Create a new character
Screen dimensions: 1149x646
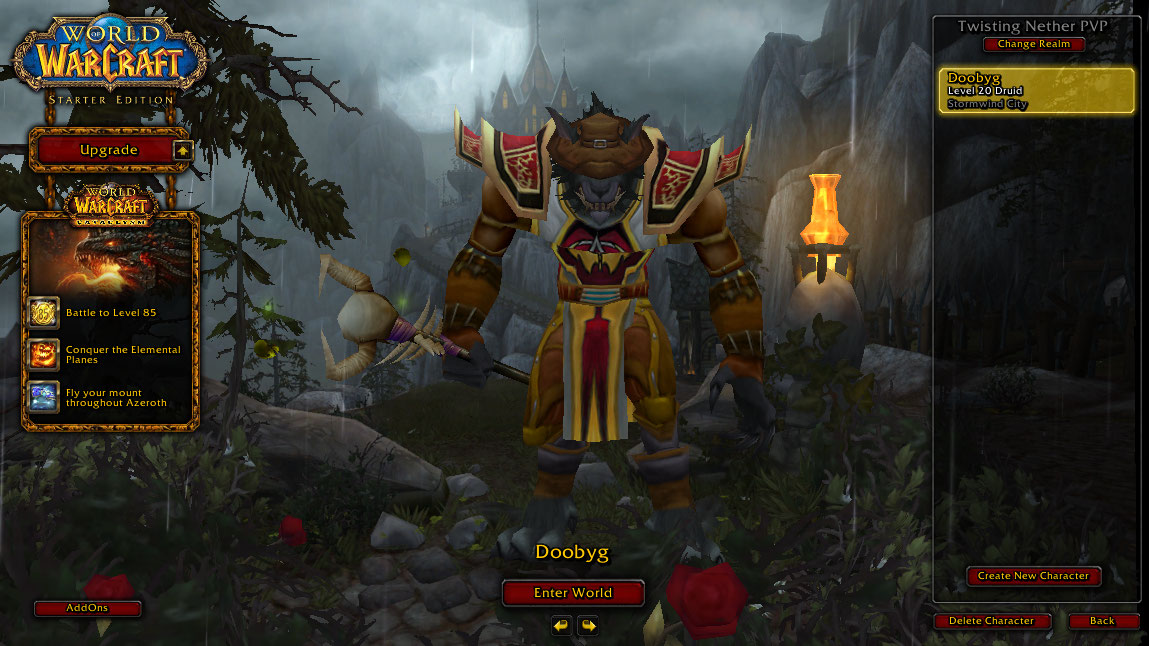(x=1034, y=576)
